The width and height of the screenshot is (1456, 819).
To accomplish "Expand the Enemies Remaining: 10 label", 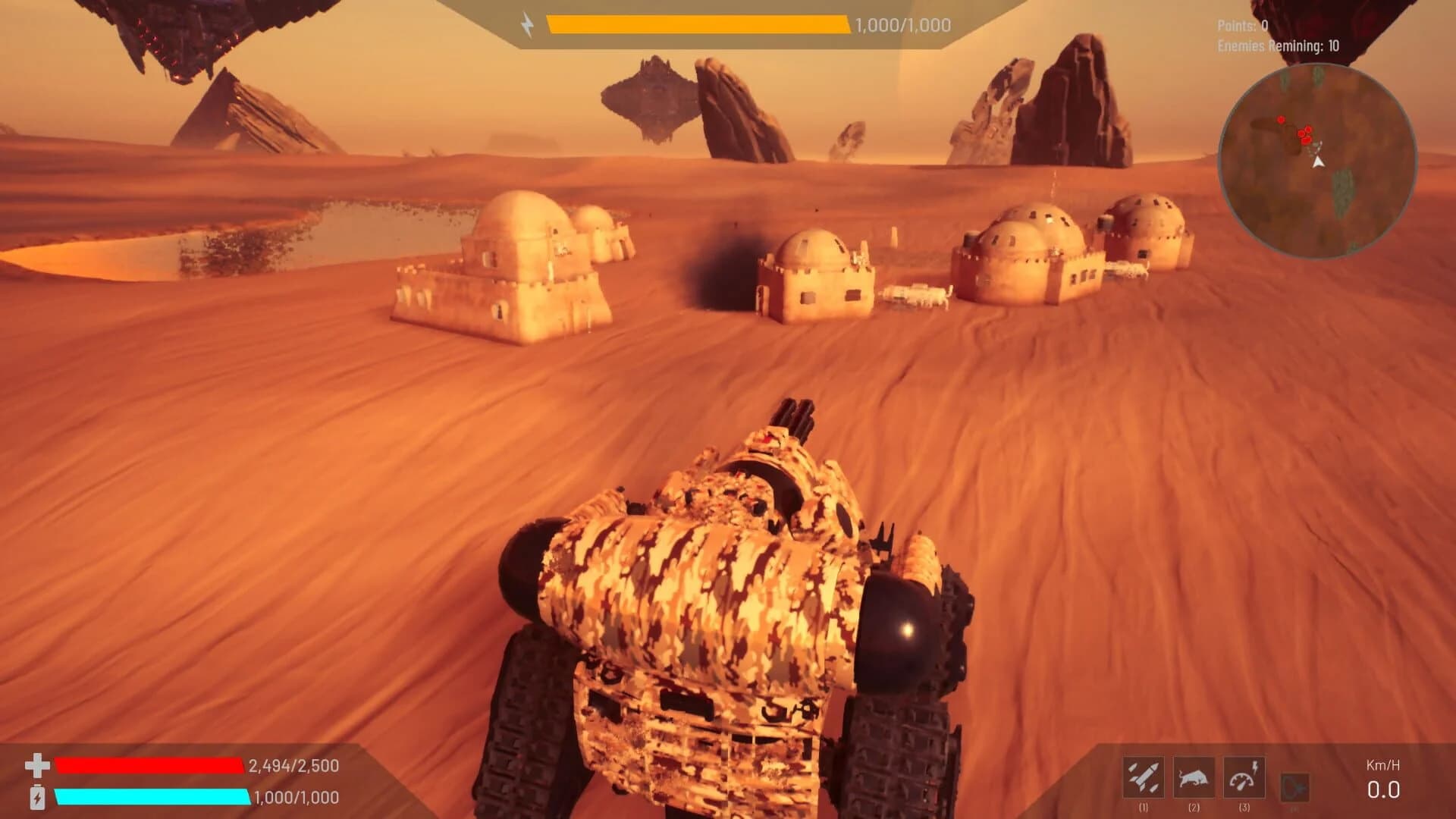I will [x=1279, y=45].
